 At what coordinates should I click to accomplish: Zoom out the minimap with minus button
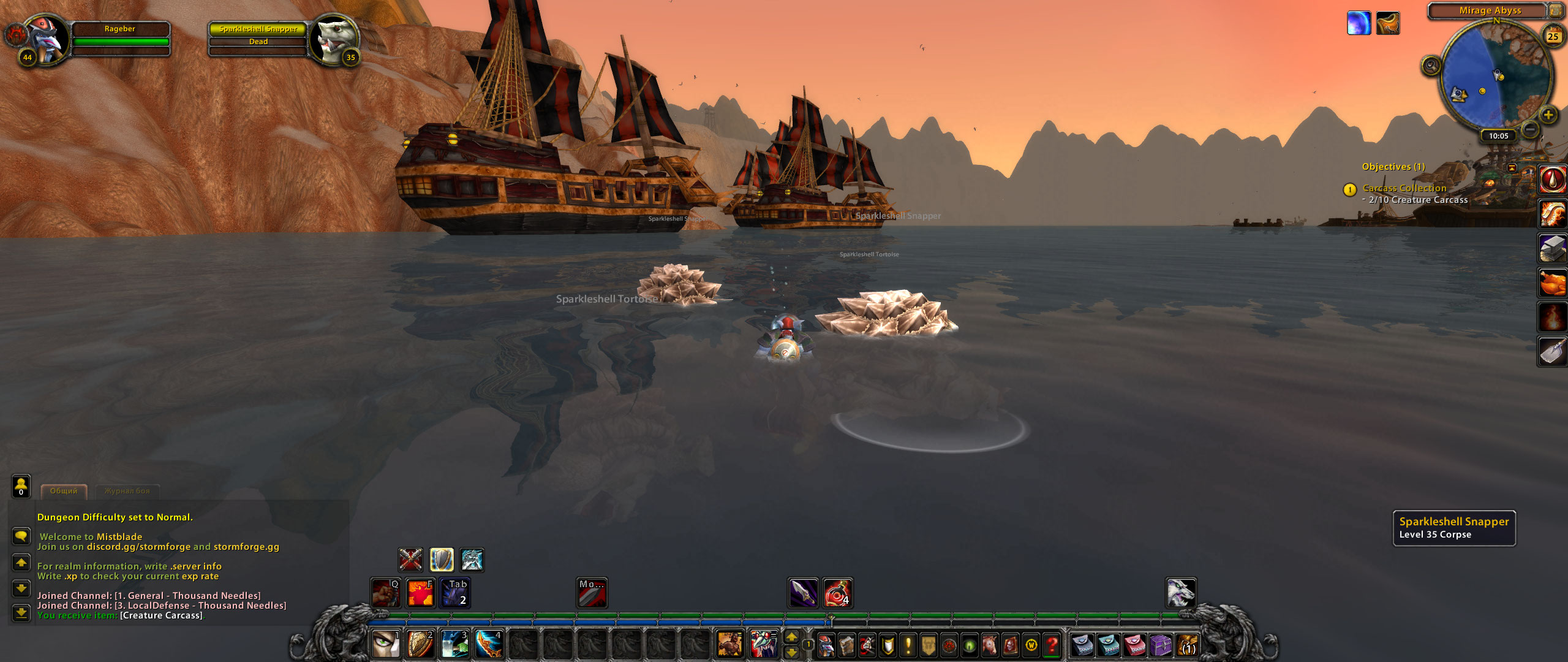click(x=1529, y=129)
